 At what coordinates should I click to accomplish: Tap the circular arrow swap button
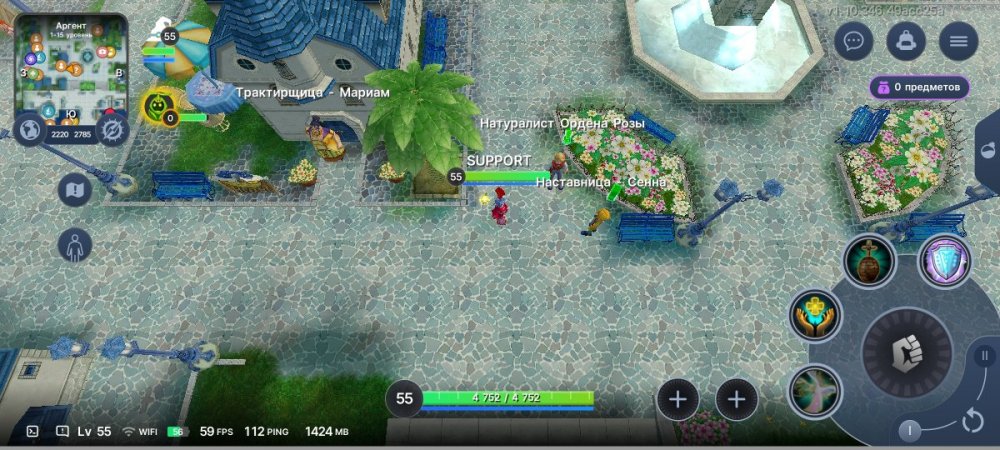(x=973, y=421)
